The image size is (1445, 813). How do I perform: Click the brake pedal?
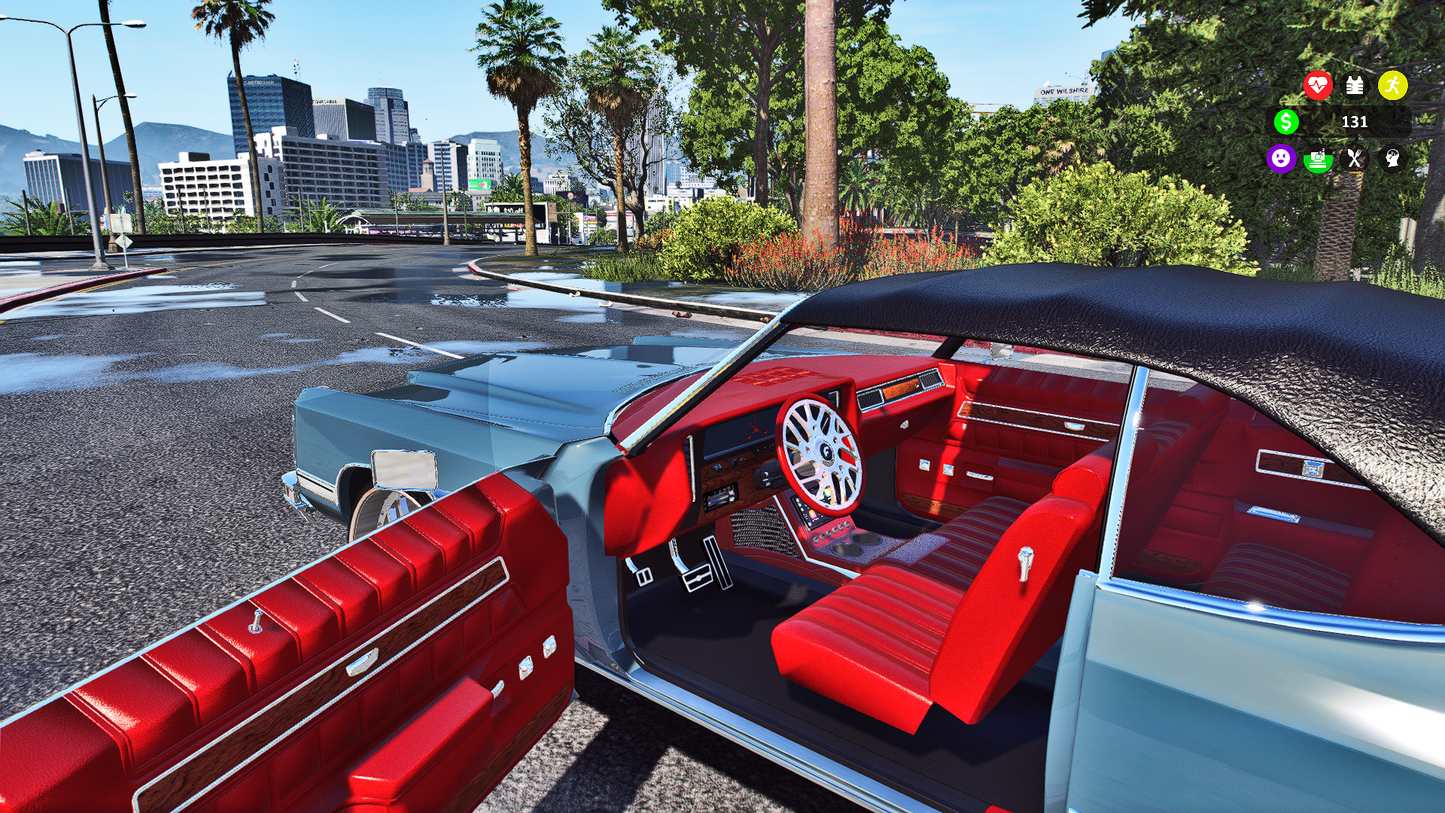697,578
